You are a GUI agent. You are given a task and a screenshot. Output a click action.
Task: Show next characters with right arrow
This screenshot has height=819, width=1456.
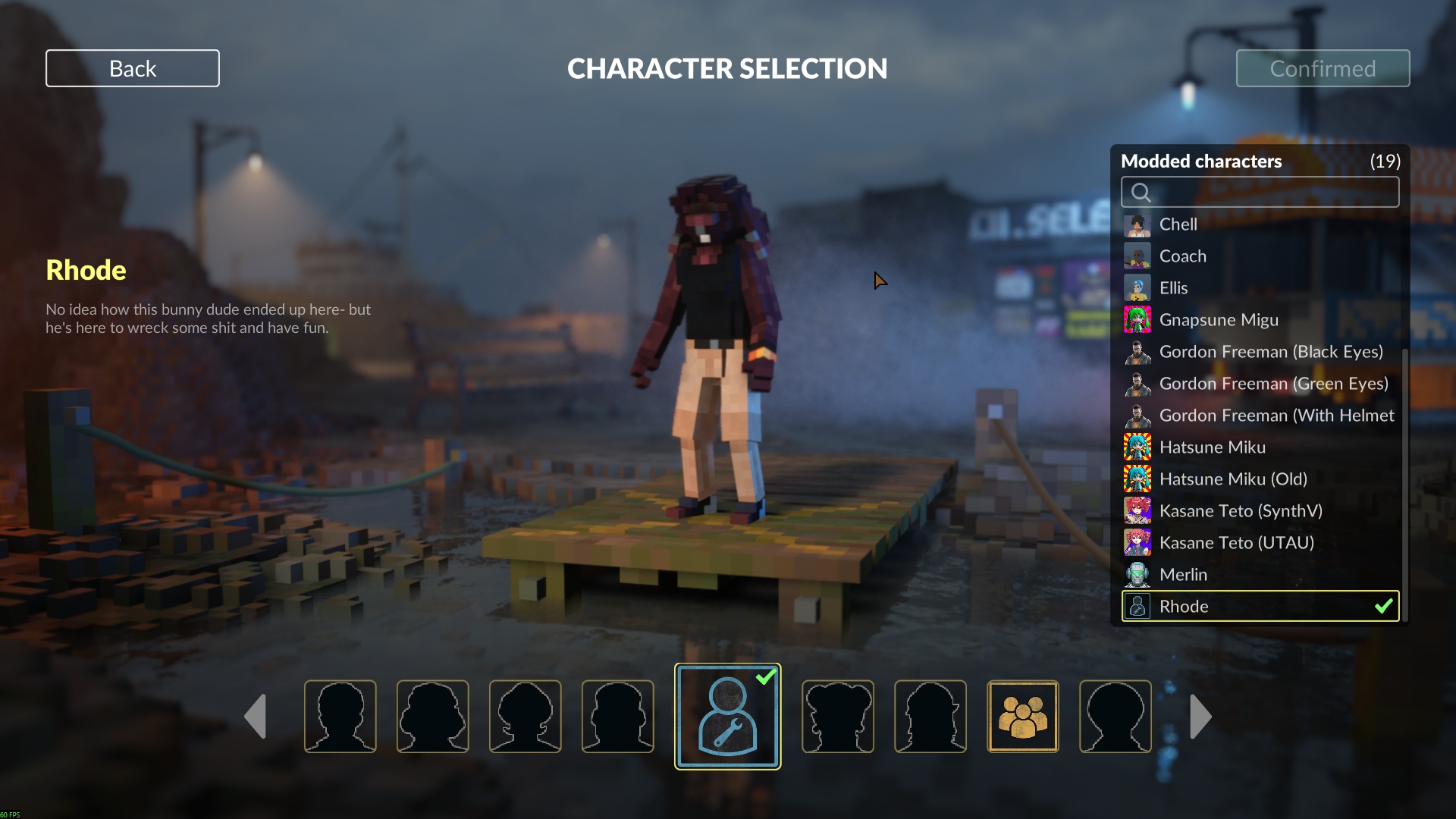pyautogui.click(x=1200, y=717)
